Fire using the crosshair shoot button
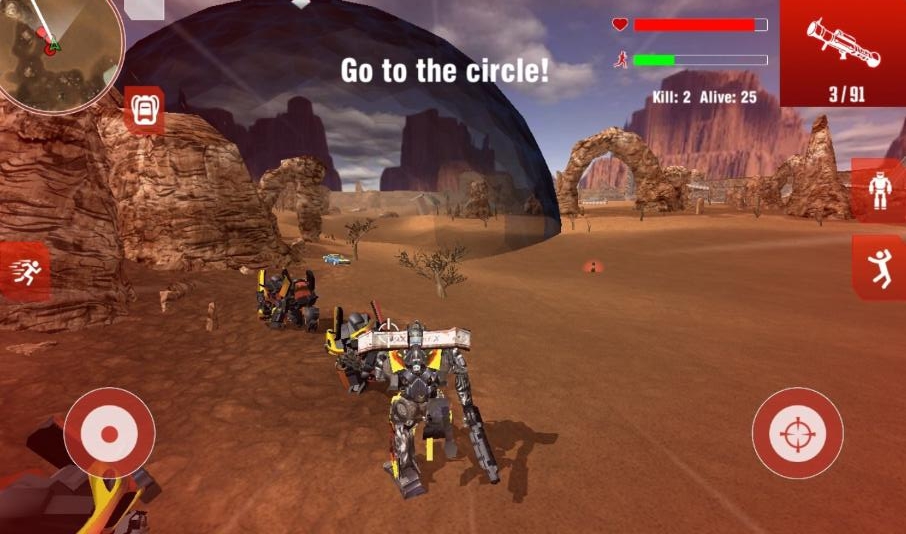The width and height of the screenshot is (906, 534). coord(797,433)
